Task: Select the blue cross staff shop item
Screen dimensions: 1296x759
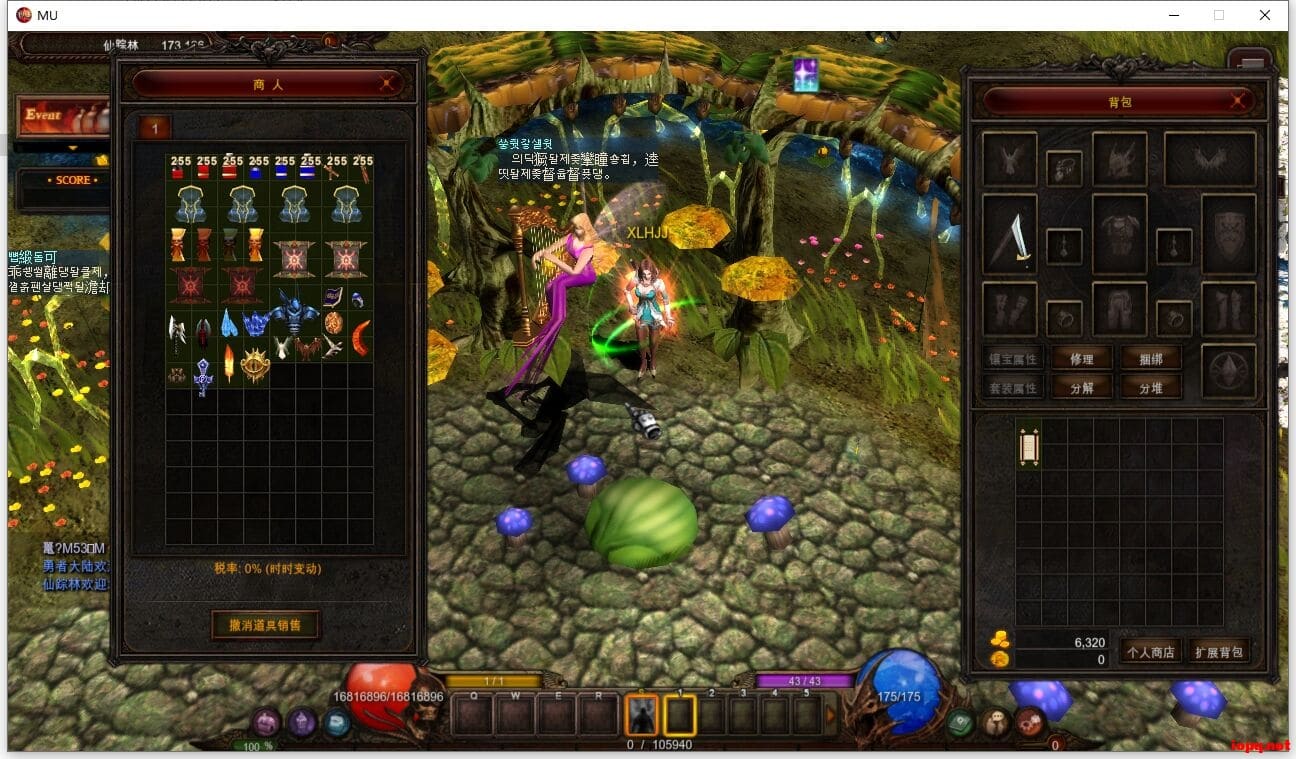Action: coord(203,376)
